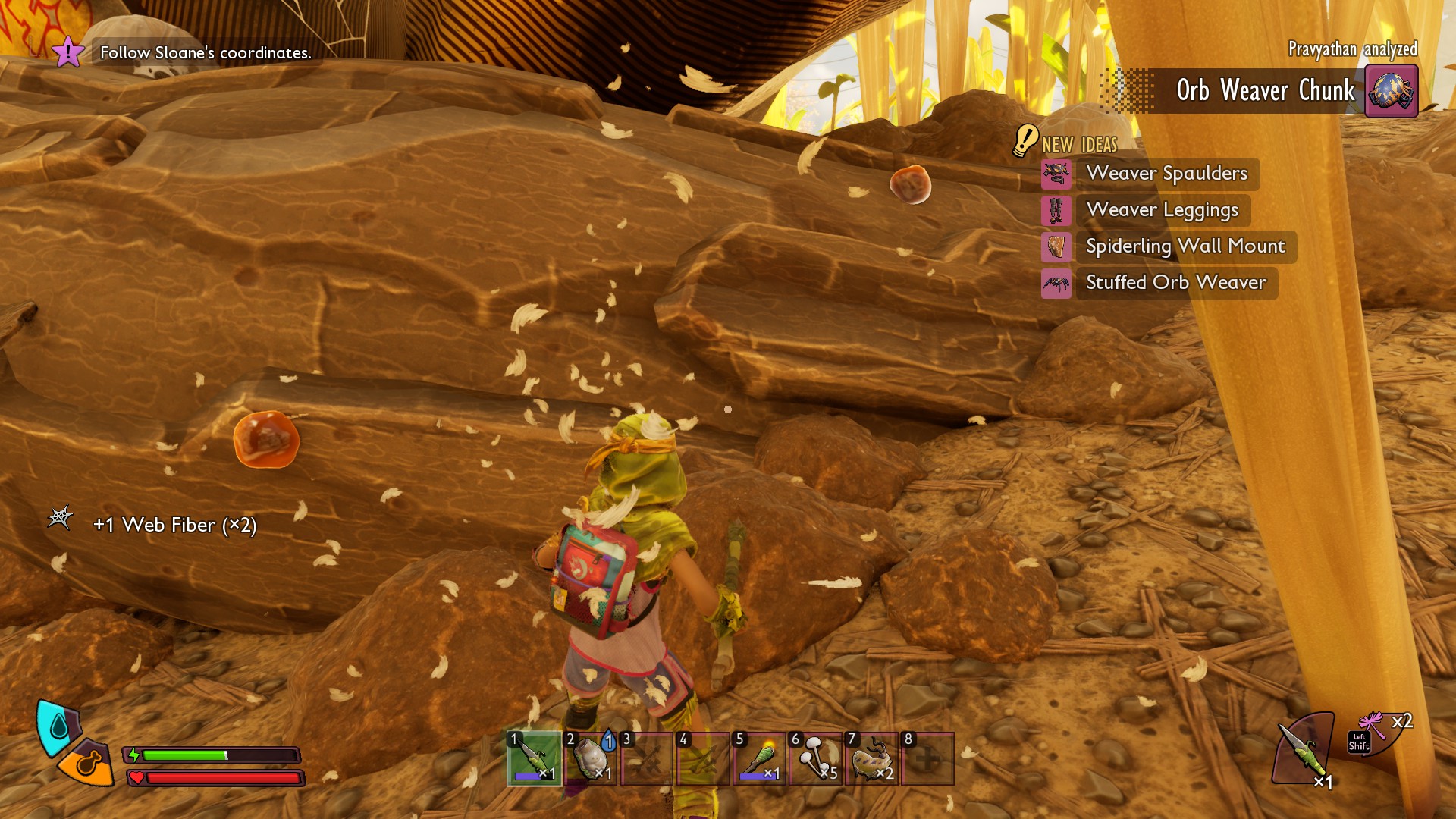Click the equipped spear icon
Viewport: 1456px width, 819px height.
pos(1303,749)
